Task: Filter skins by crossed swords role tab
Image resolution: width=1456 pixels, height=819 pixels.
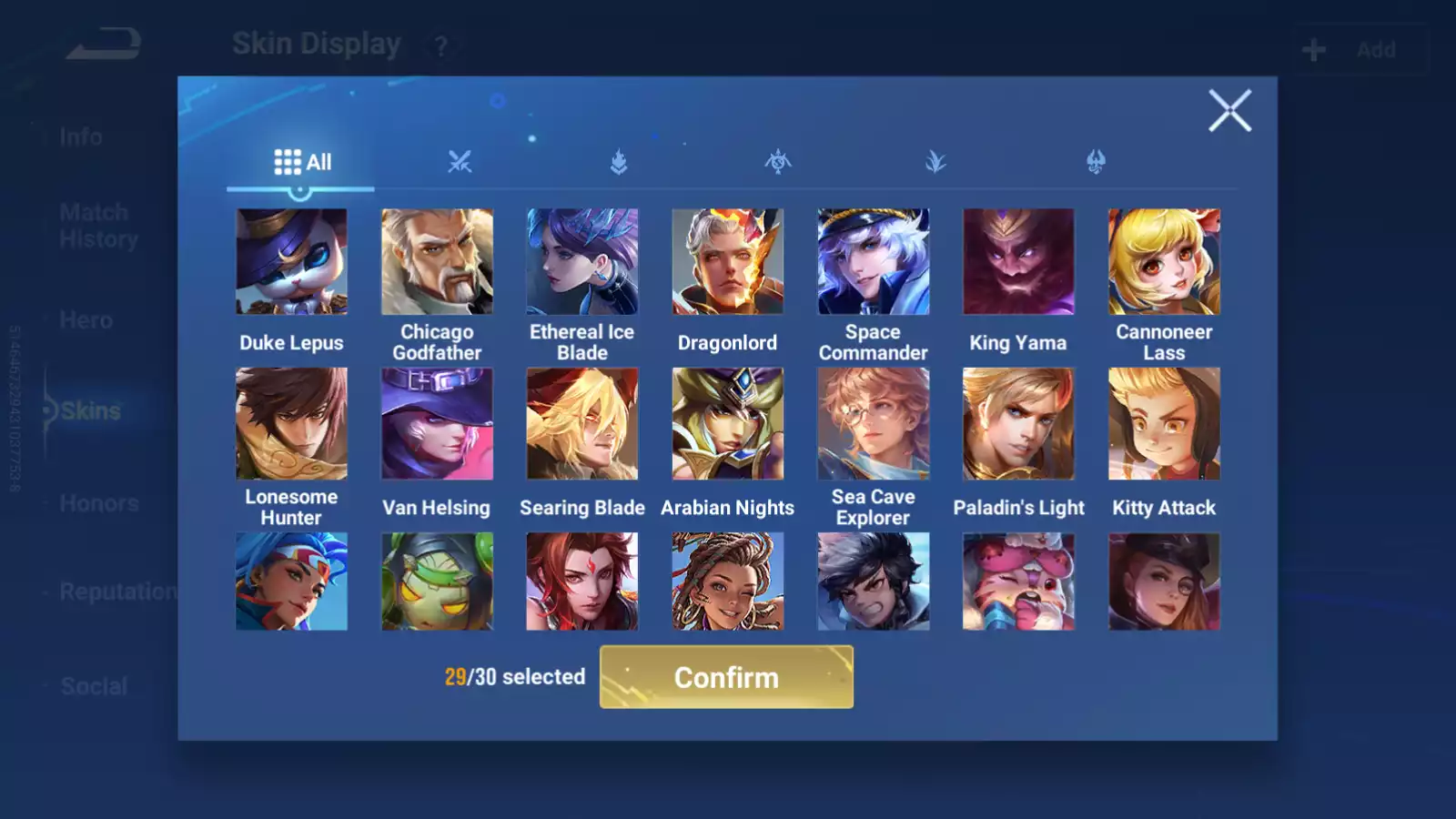Action: coord(460,163)
